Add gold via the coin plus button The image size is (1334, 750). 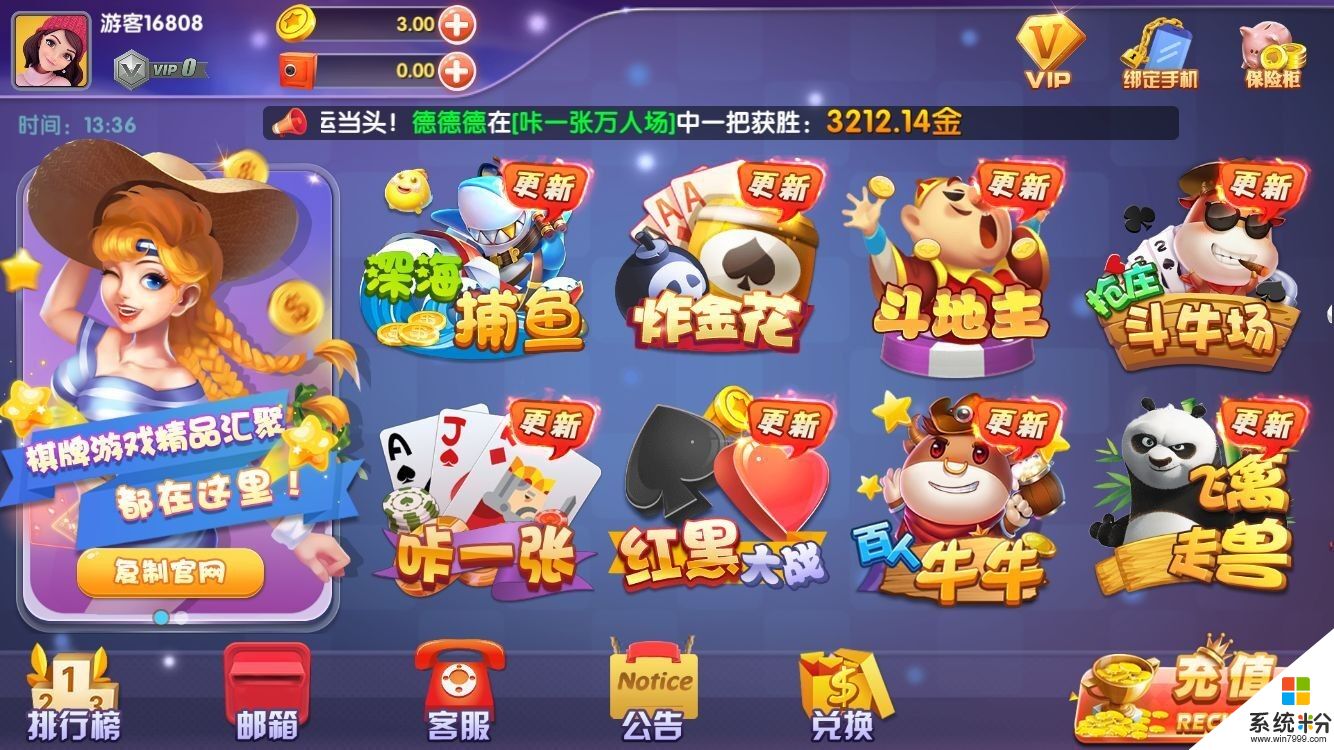point(460,24)
